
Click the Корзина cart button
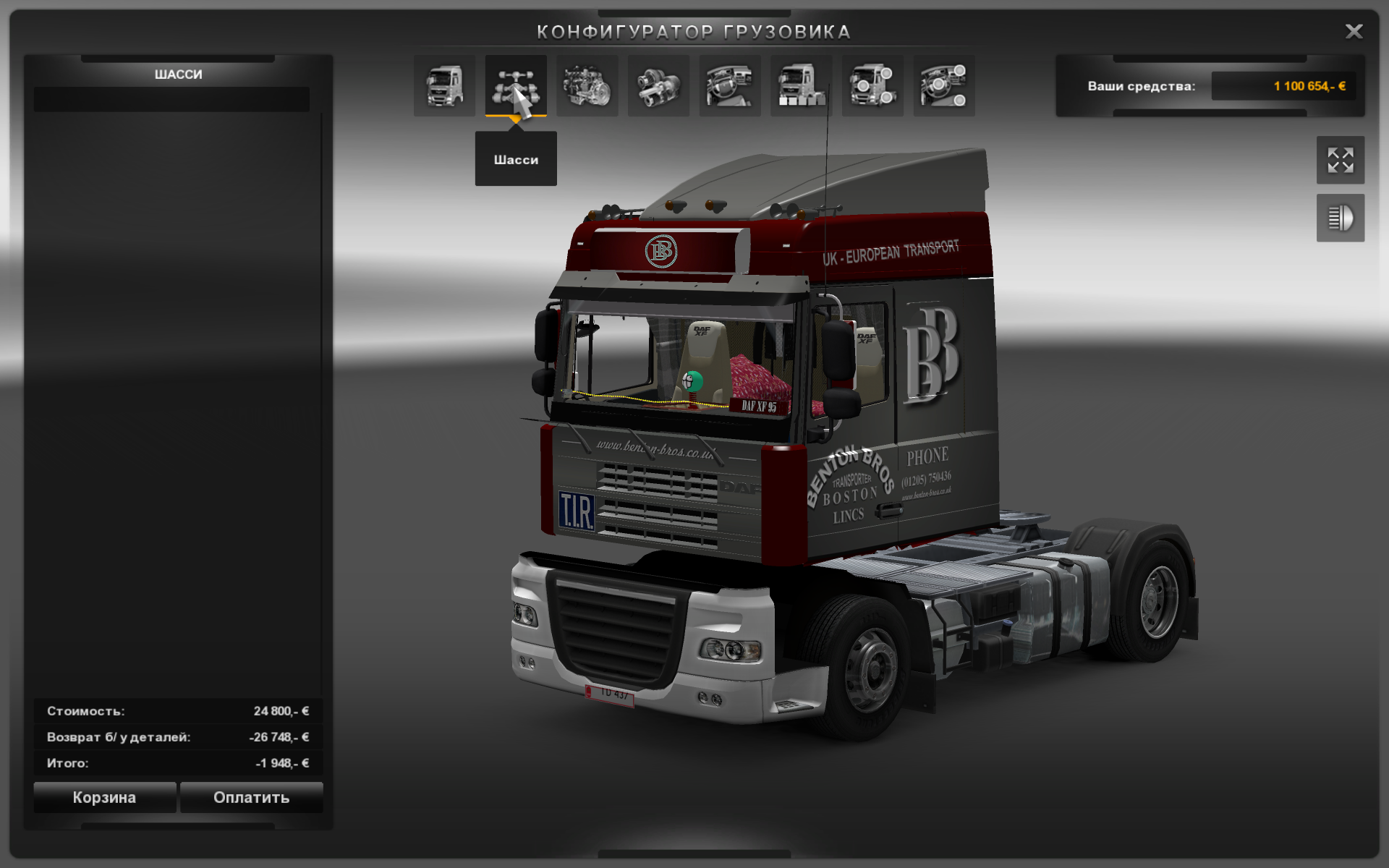(x=104, y=797)
